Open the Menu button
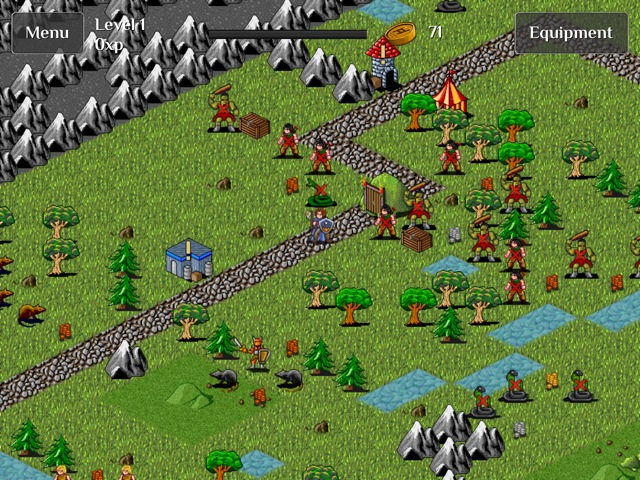Viewport: 640px width, 480px height. click(47, 32)
